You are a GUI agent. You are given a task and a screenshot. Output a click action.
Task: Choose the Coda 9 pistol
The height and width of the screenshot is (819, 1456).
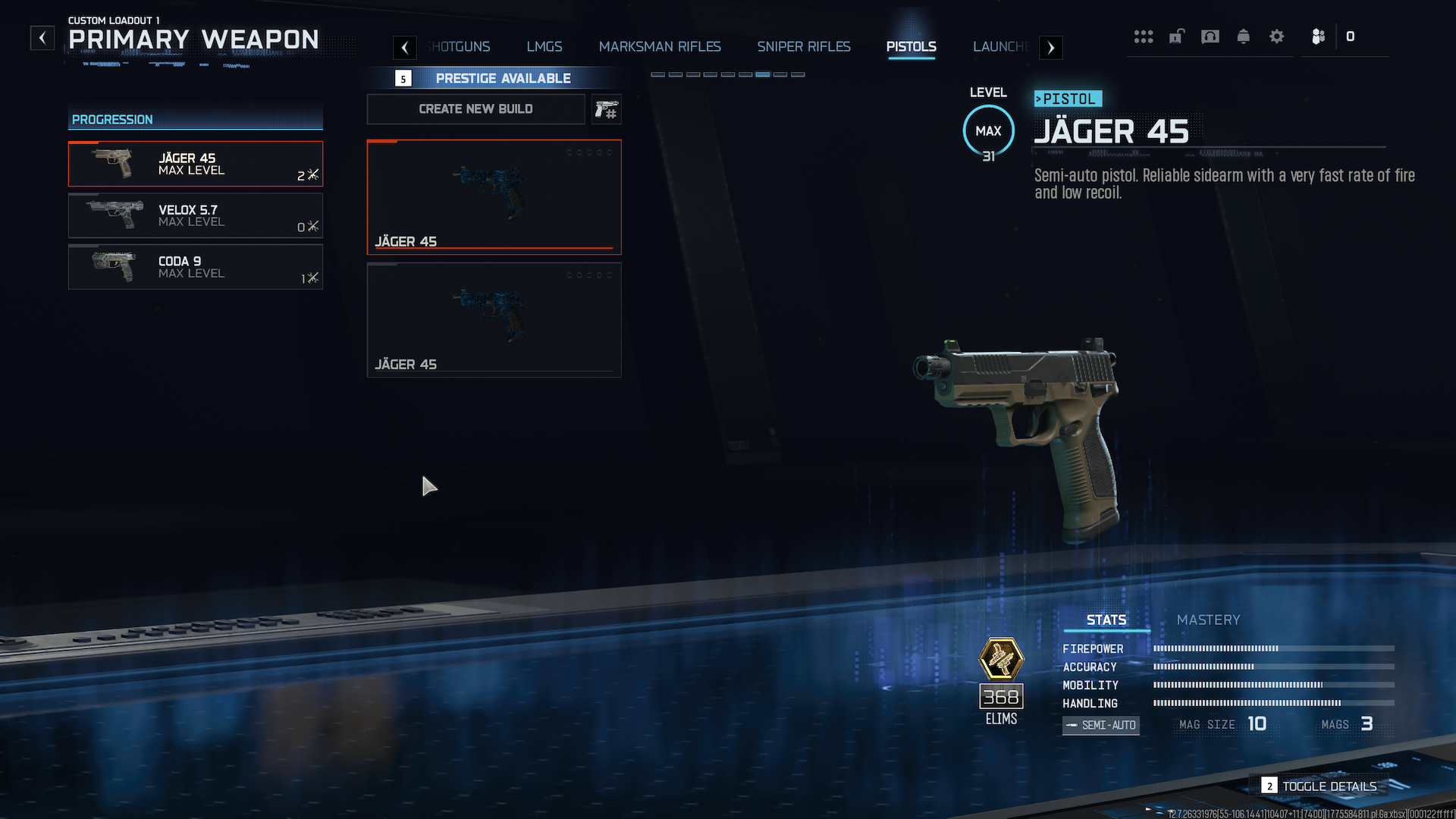coord(196,267)
